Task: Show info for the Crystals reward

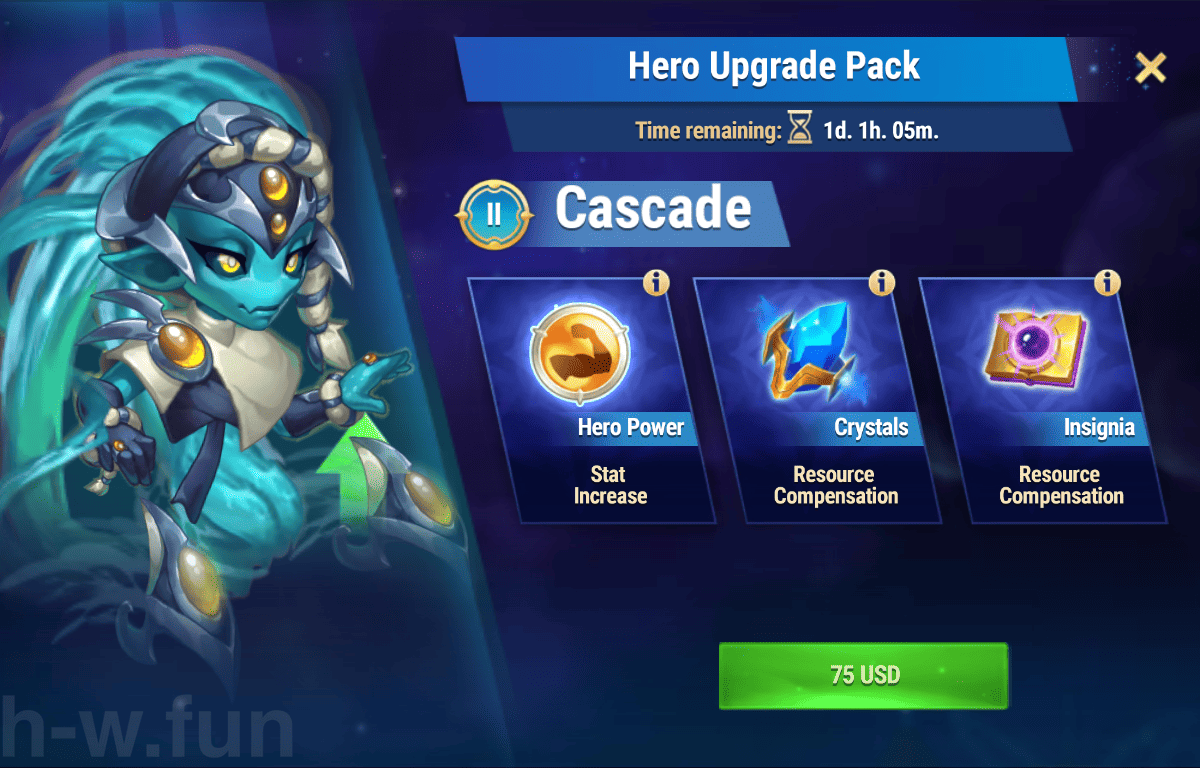Action: point(882,283)
